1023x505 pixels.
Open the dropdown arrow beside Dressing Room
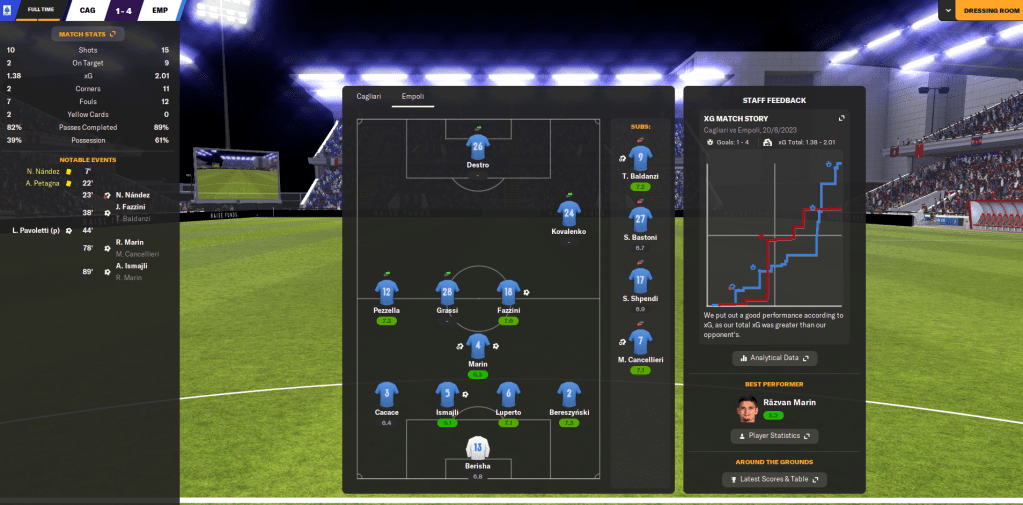(946, 11)
